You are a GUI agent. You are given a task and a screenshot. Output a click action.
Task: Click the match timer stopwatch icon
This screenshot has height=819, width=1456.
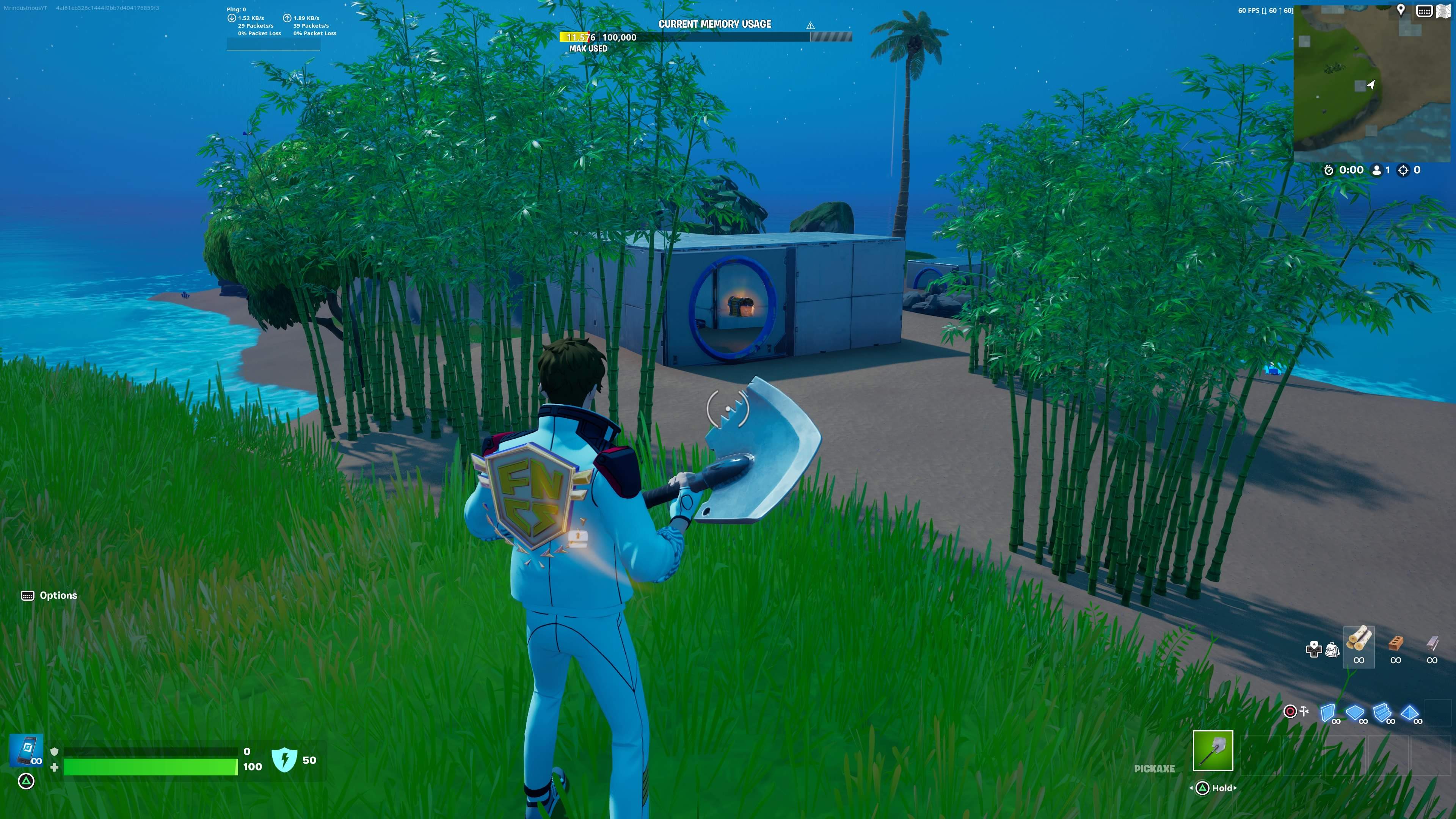coord(1329,169)
